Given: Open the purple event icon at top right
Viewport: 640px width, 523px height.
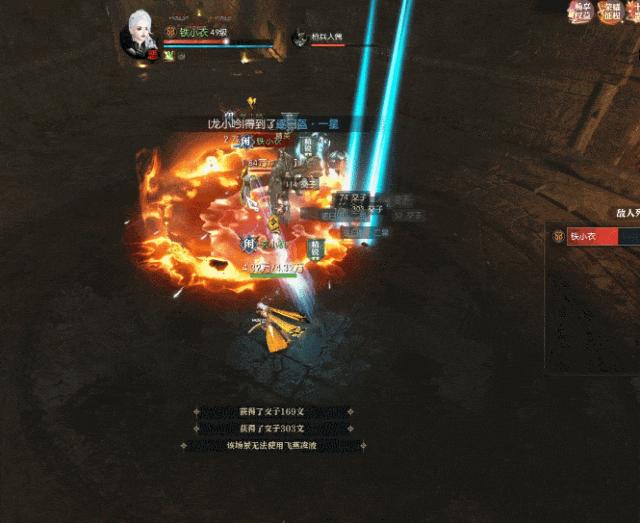Looking at the screenshot, I should [x=580, y=11].
